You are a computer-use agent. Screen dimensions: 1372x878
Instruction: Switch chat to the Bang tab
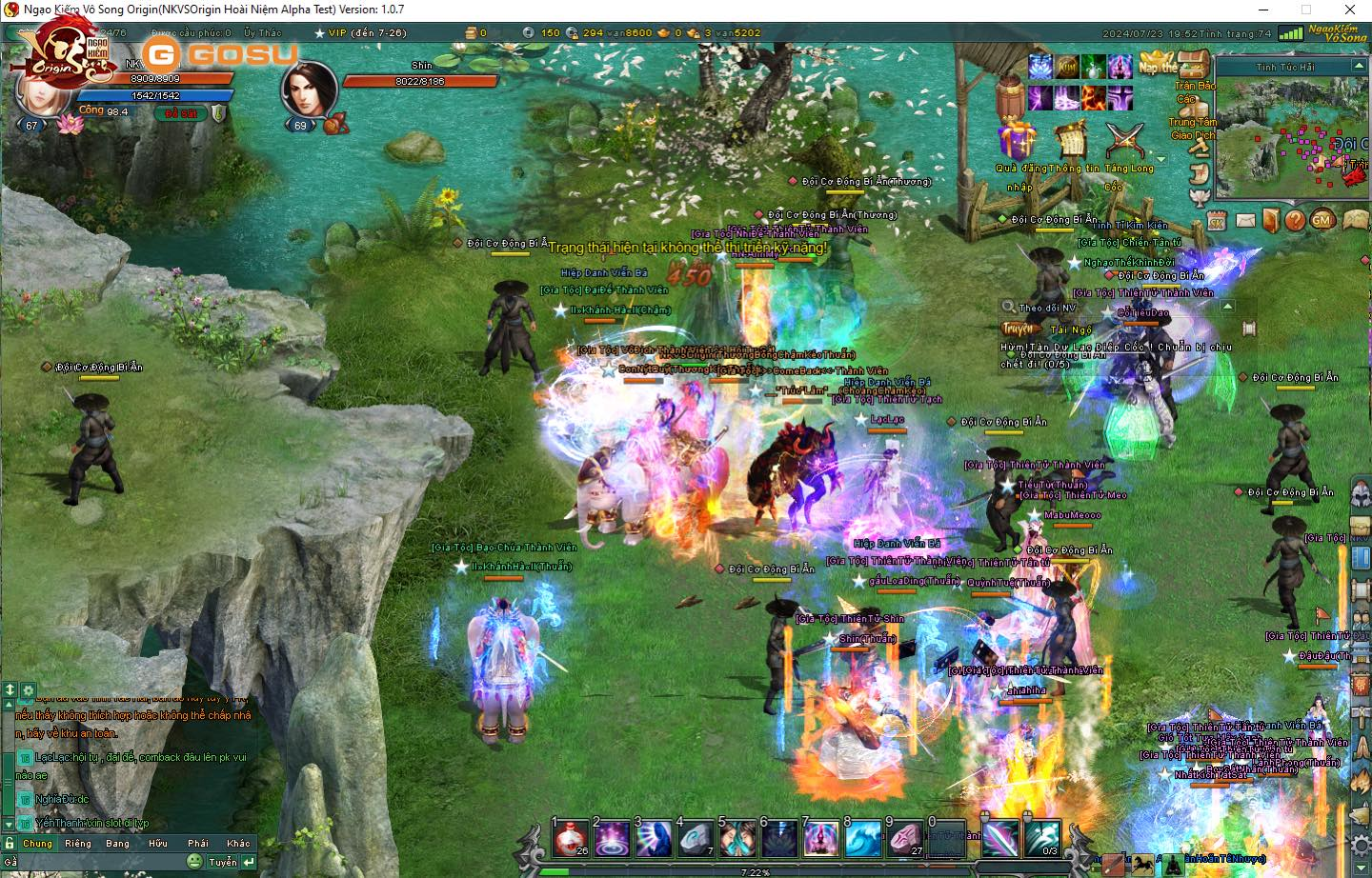coord(118,843)
